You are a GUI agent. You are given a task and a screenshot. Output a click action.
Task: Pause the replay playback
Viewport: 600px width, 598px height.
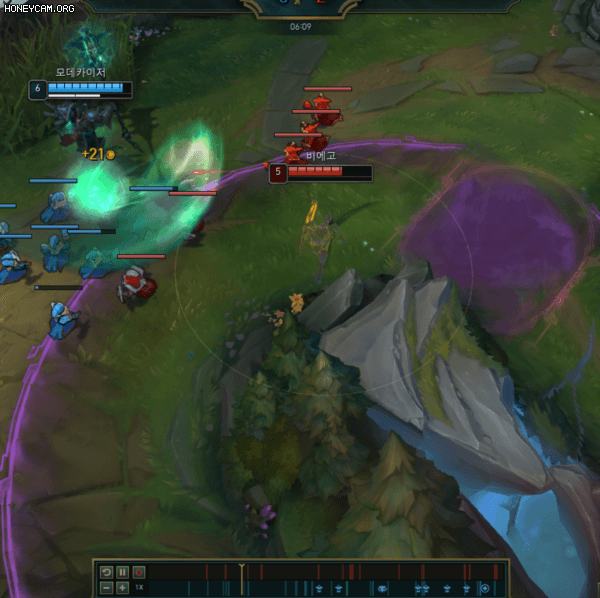pyautogui.click(x=122, y=572)
